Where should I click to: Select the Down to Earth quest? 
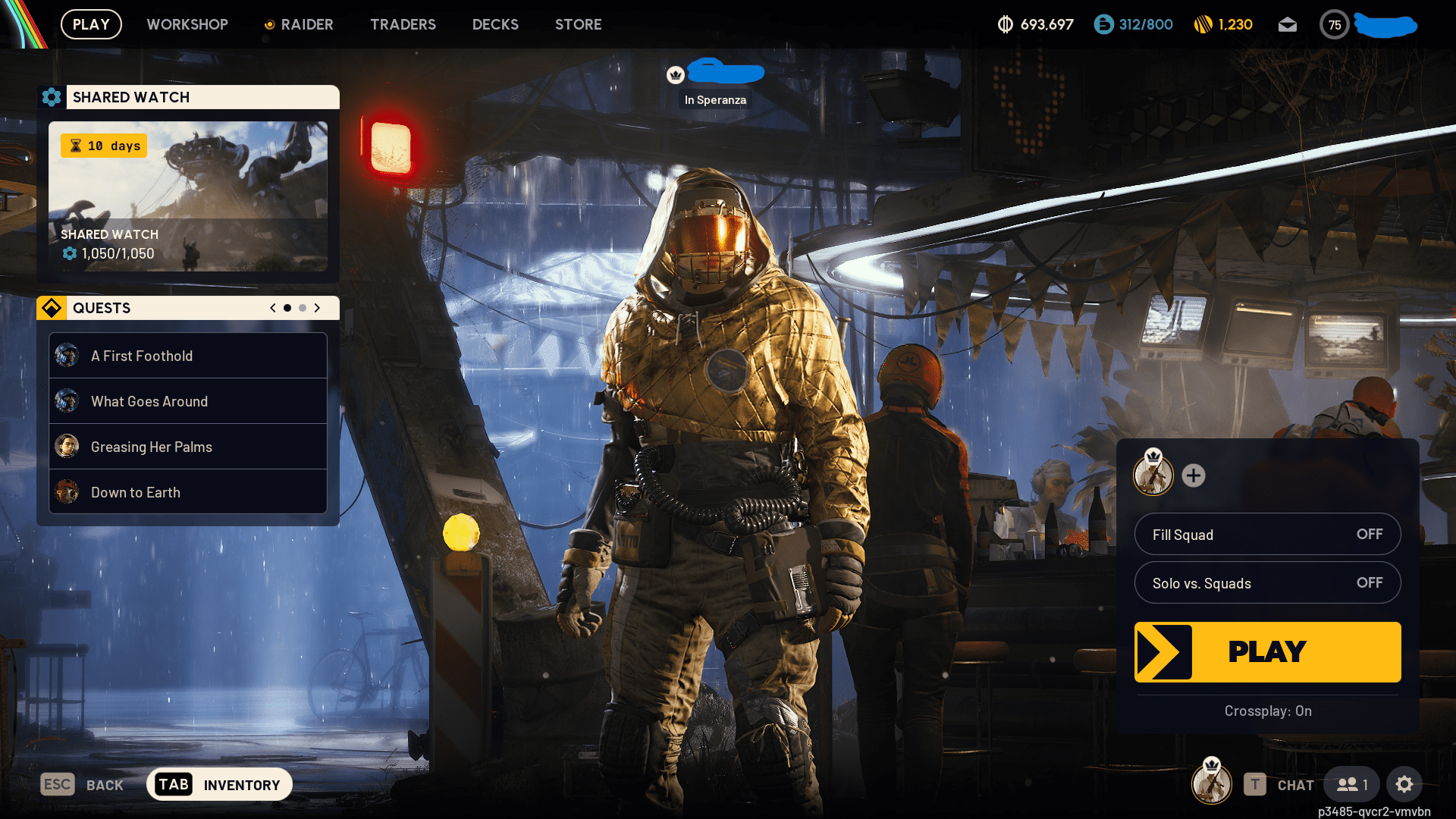click(187, 491)
